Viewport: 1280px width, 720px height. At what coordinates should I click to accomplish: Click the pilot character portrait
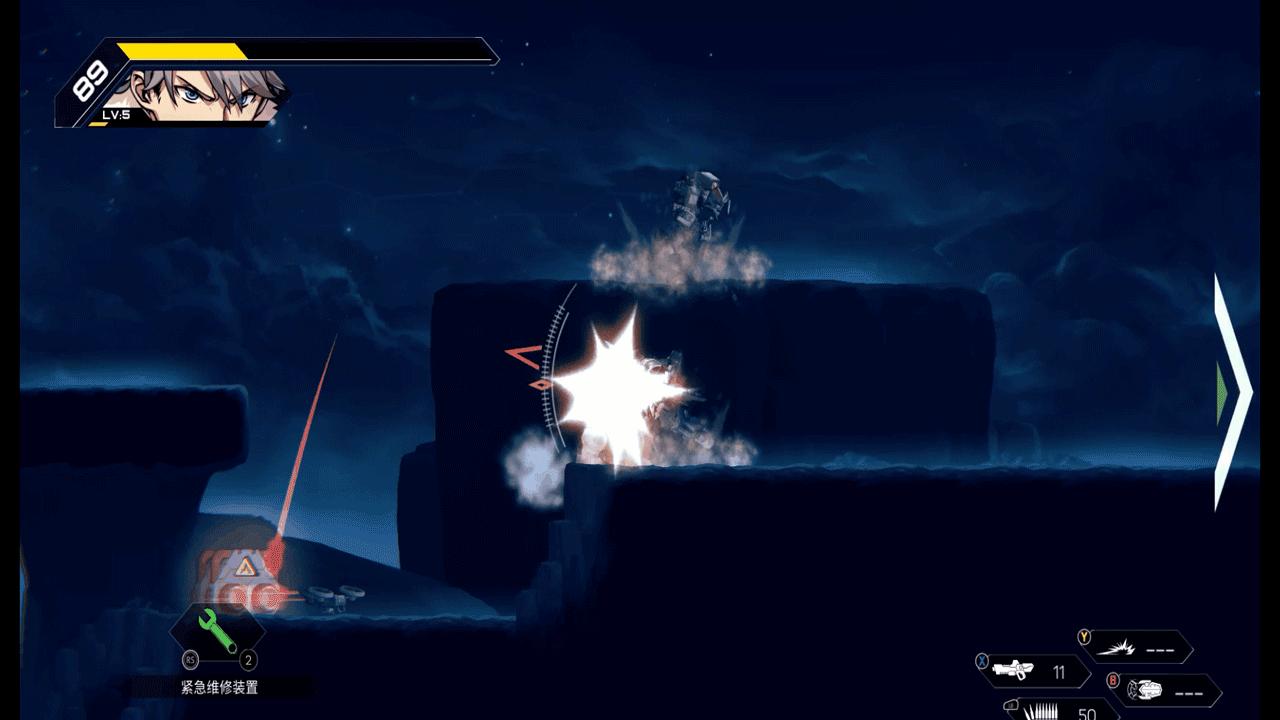coord(208,95)
